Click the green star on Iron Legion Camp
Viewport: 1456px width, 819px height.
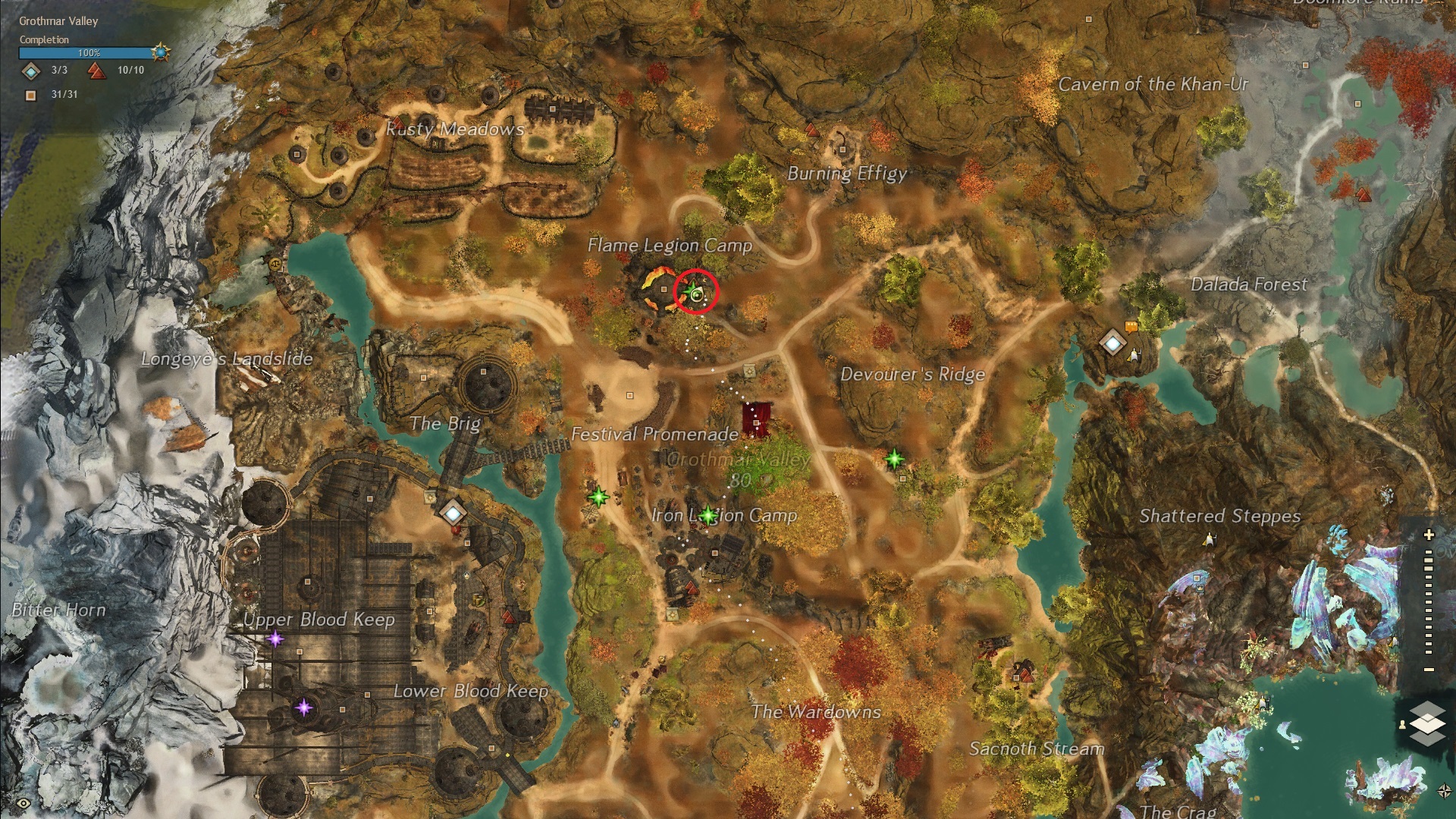(x=708, y=516)
